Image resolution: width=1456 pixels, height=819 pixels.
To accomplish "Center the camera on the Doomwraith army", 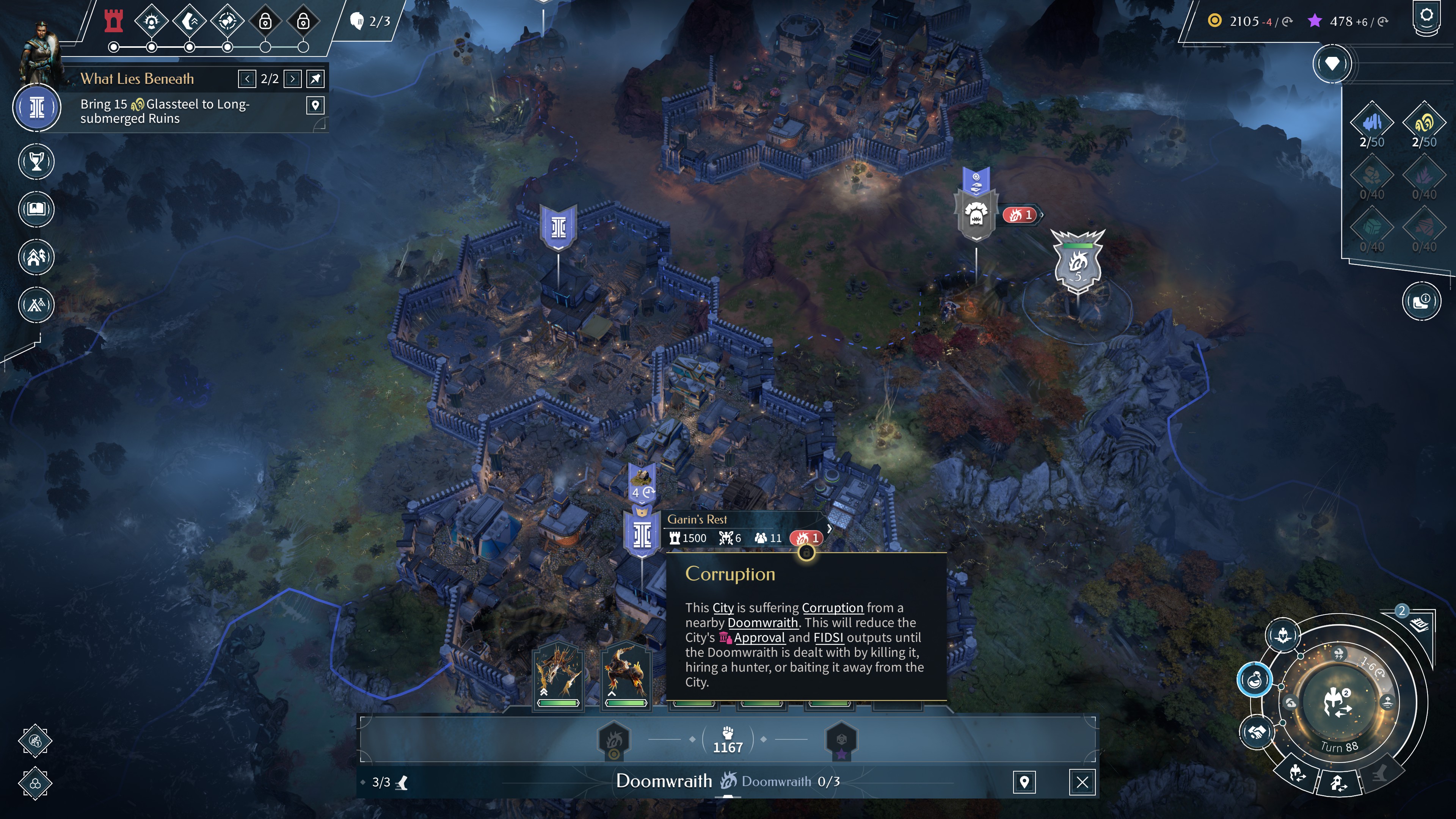I will pyautogui.click(x=1024, y=782).
